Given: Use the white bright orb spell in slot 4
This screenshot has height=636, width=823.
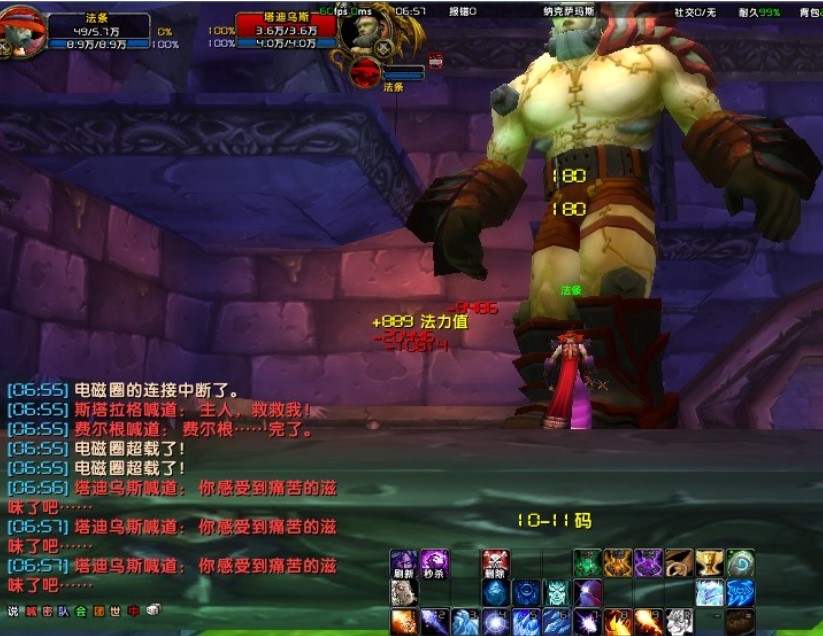Looking at the screenshot, I should pyautogui.click(x=495, y=622).
